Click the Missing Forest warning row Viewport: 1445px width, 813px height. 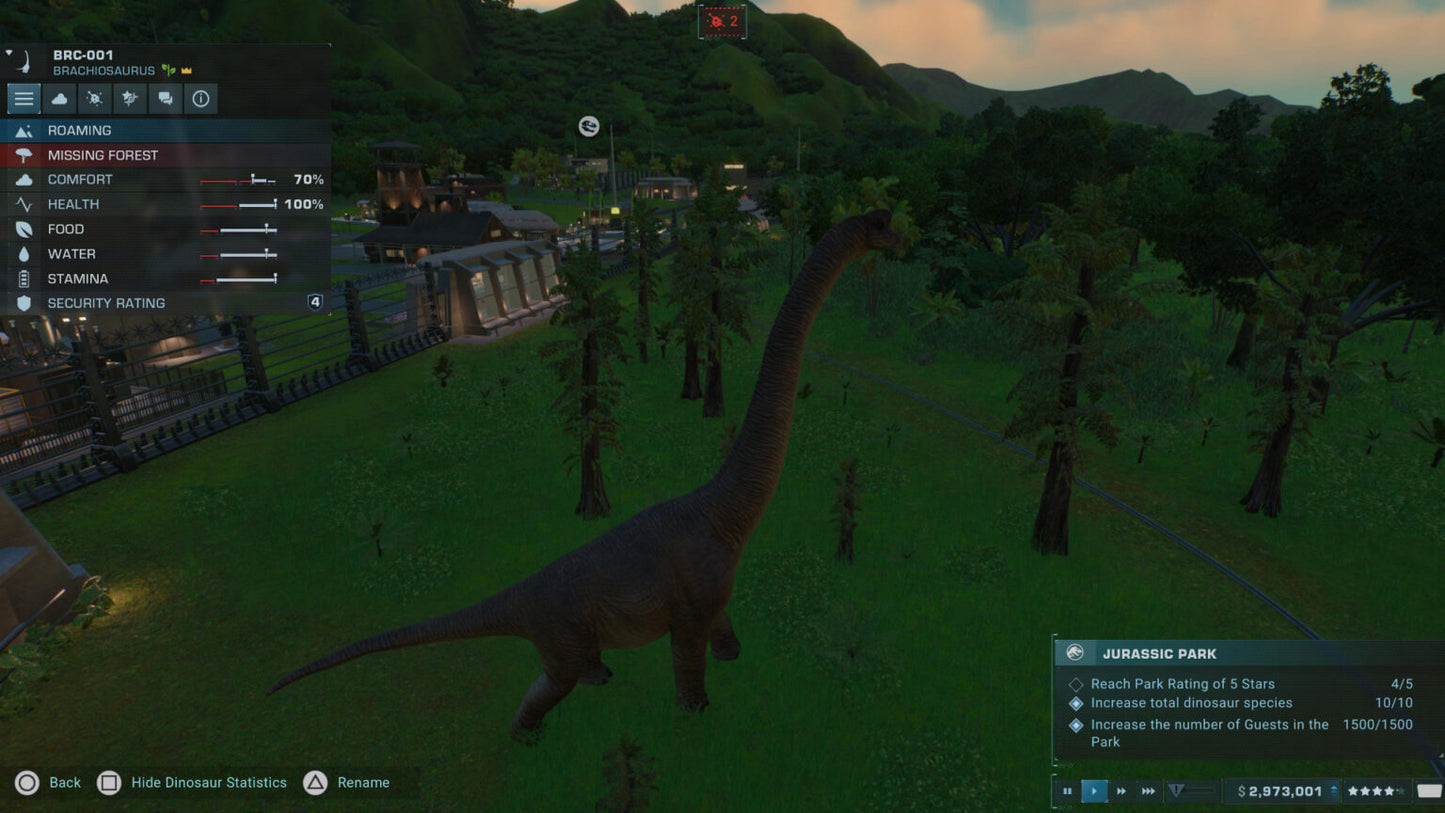[165, 155]
